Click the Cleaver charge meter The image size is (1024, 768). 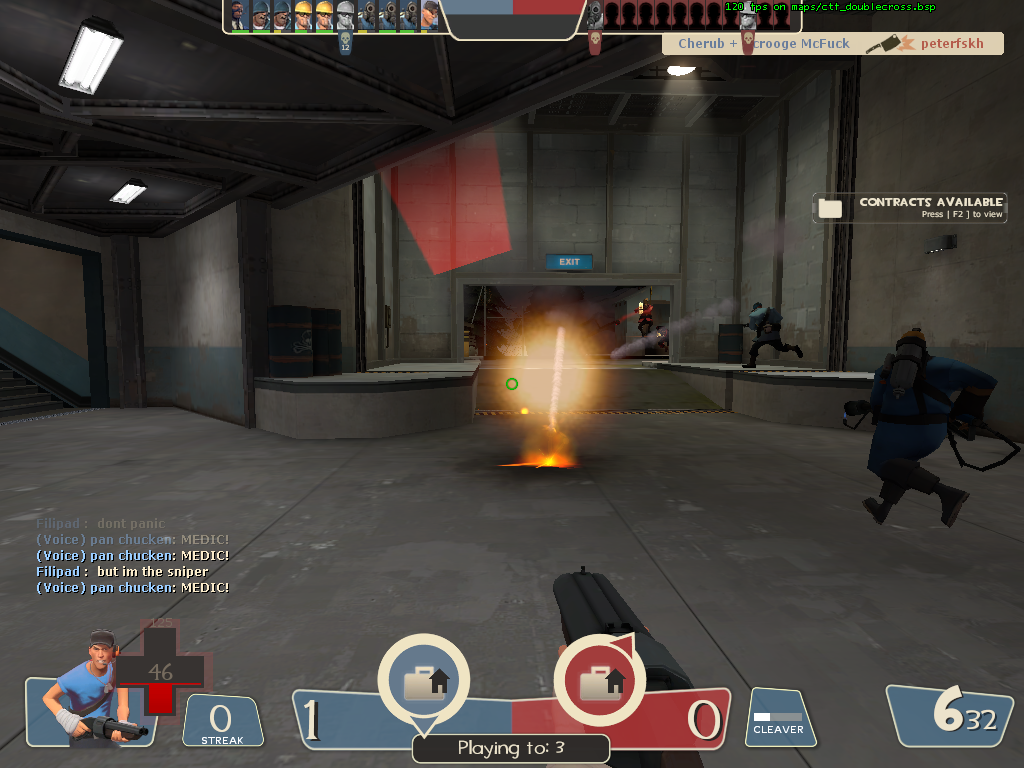point(778,718)
